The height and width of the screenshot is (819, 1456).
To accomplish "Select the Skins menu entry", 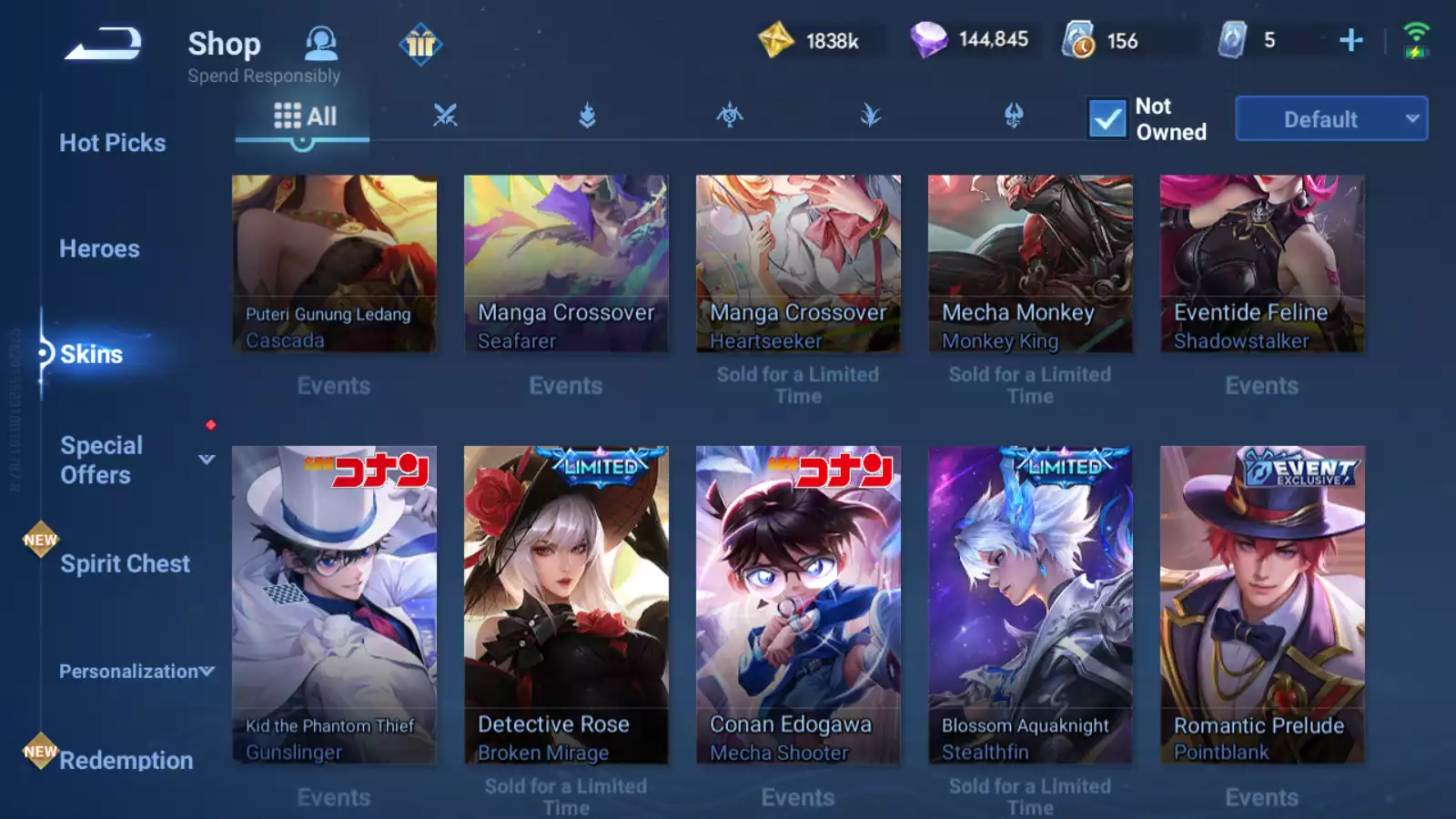I will click(x=91, y=354).
